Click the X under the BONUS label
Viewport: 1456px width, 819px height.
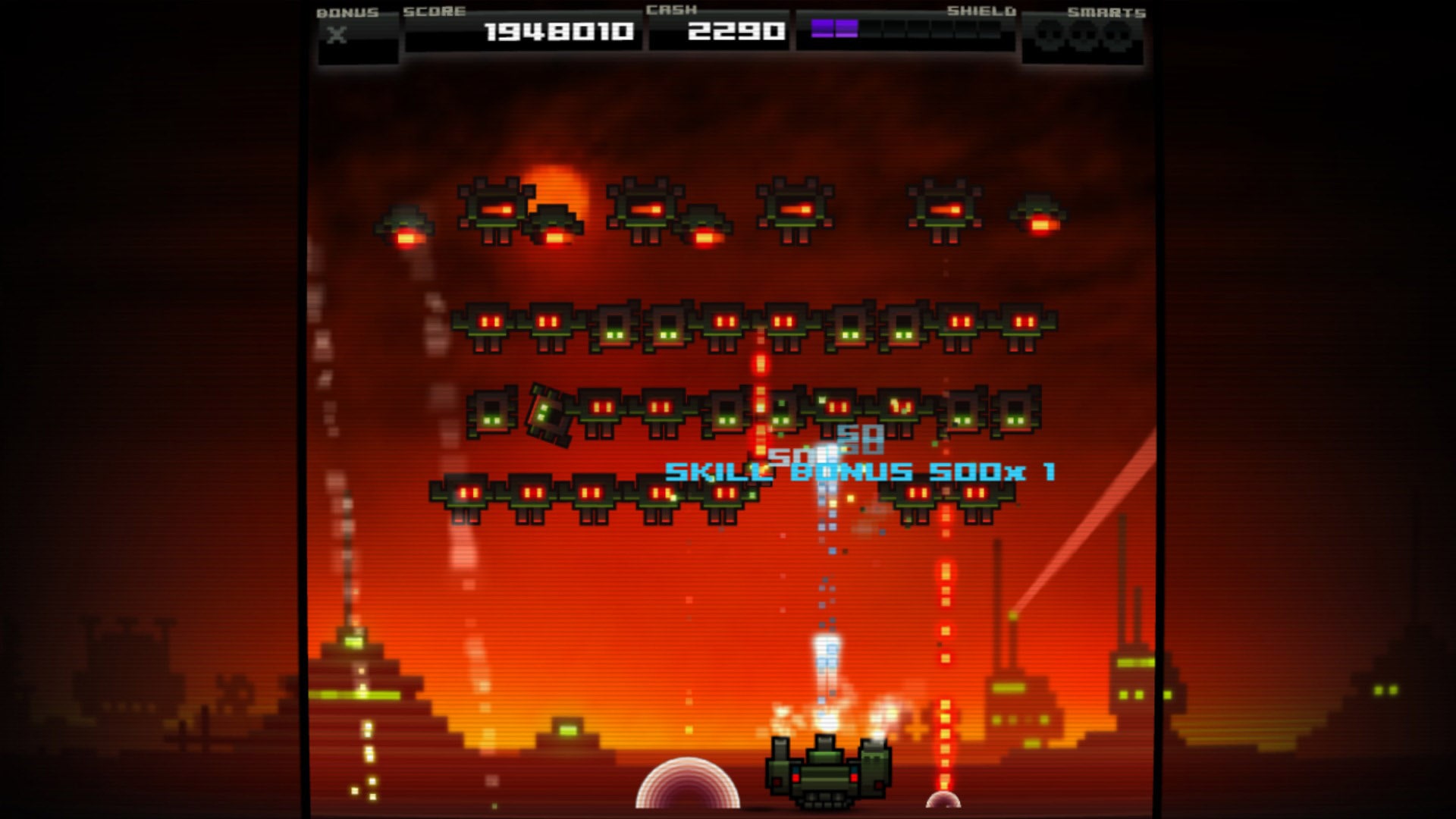tap(339, 34)
